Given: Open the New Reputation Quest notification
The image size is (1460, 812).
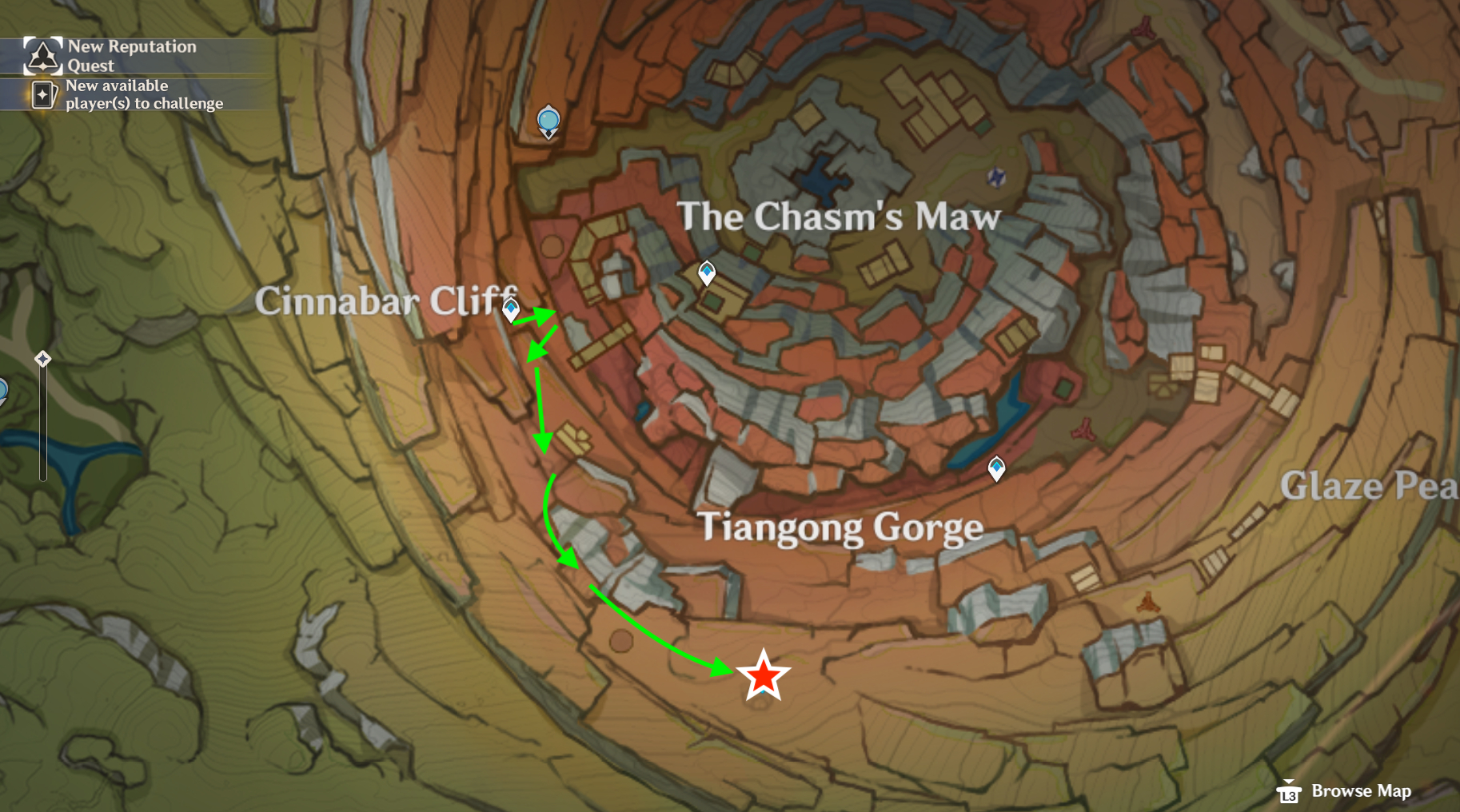Looking at the screenshot, I should 132,55.
